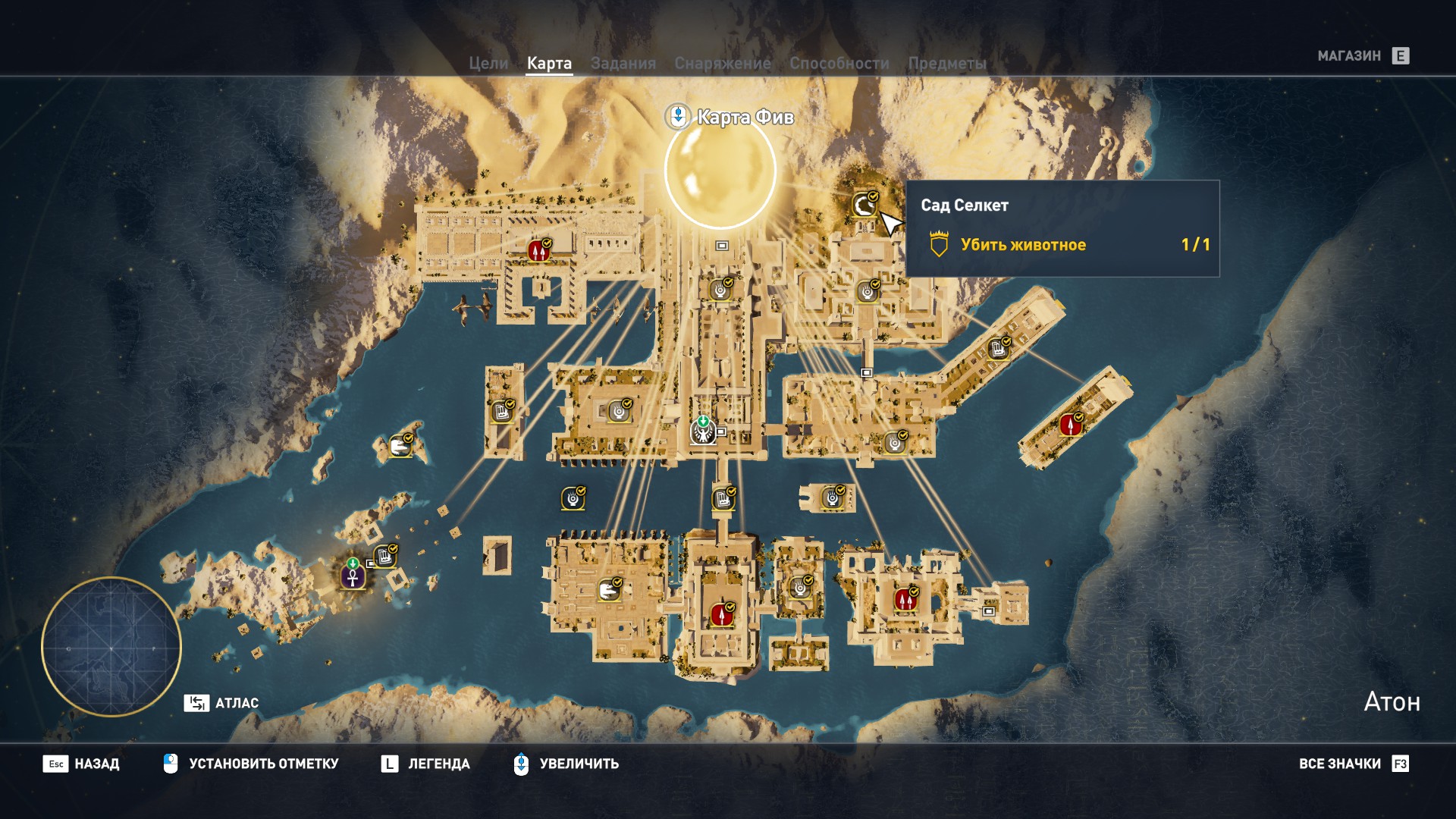Viewport: 1456px width, 819px height.
Task: Select the eagle viewpoint marker near map center
Action: (701, 434)
